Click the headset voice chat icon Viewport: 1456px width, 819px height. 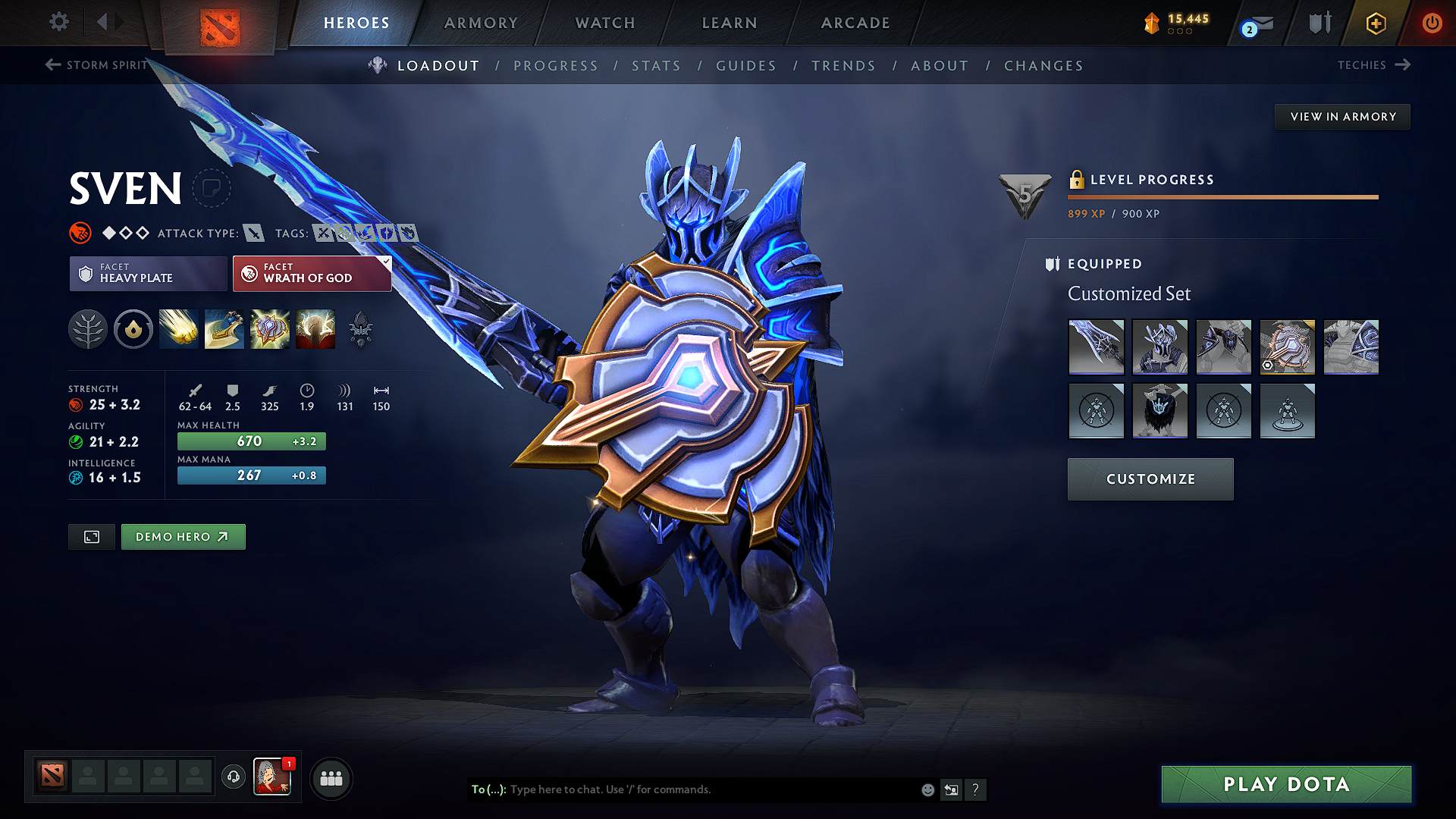coord(233,777)
